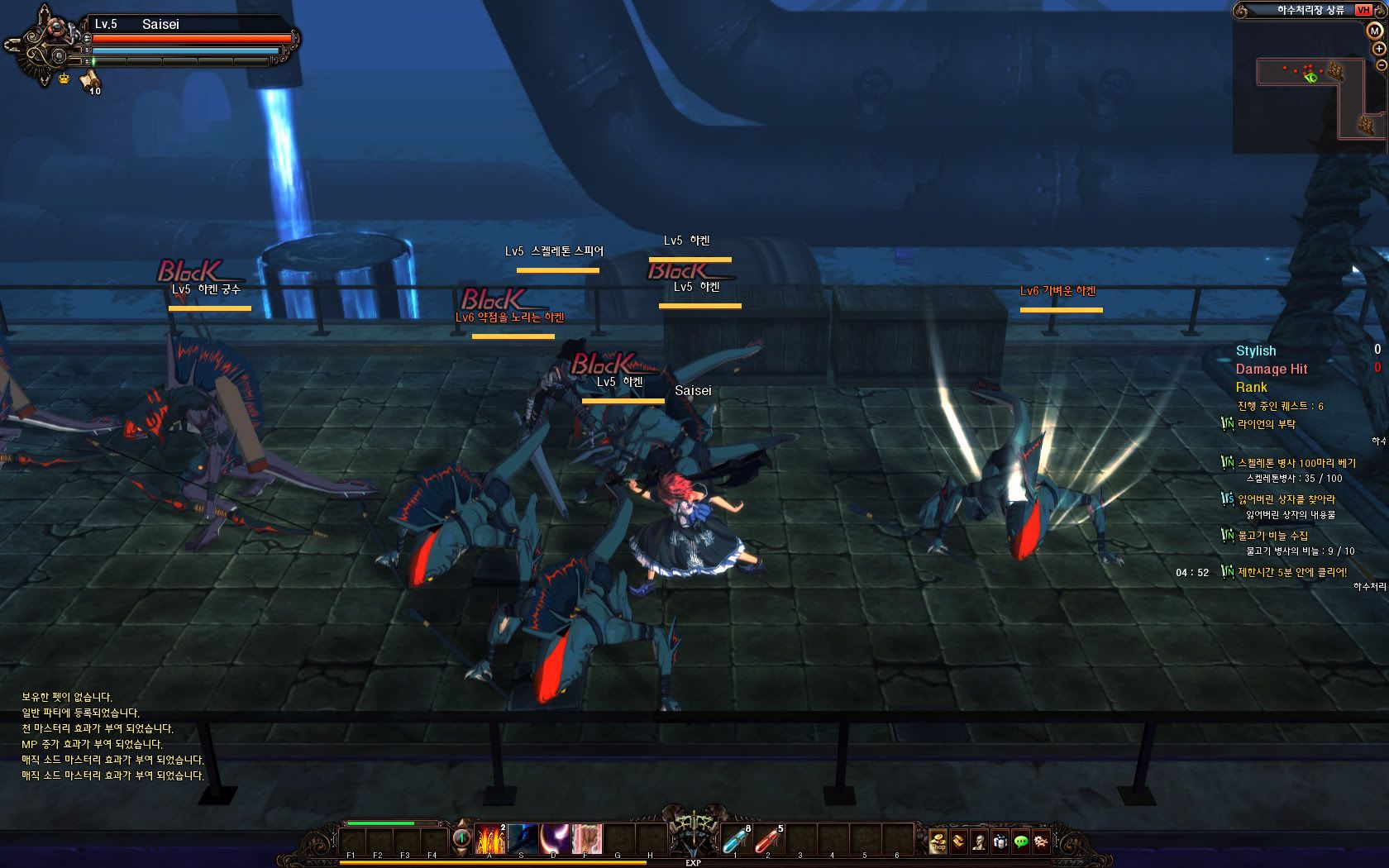Click the minimap M button

pyautogui.click(x=1374, y=31)
